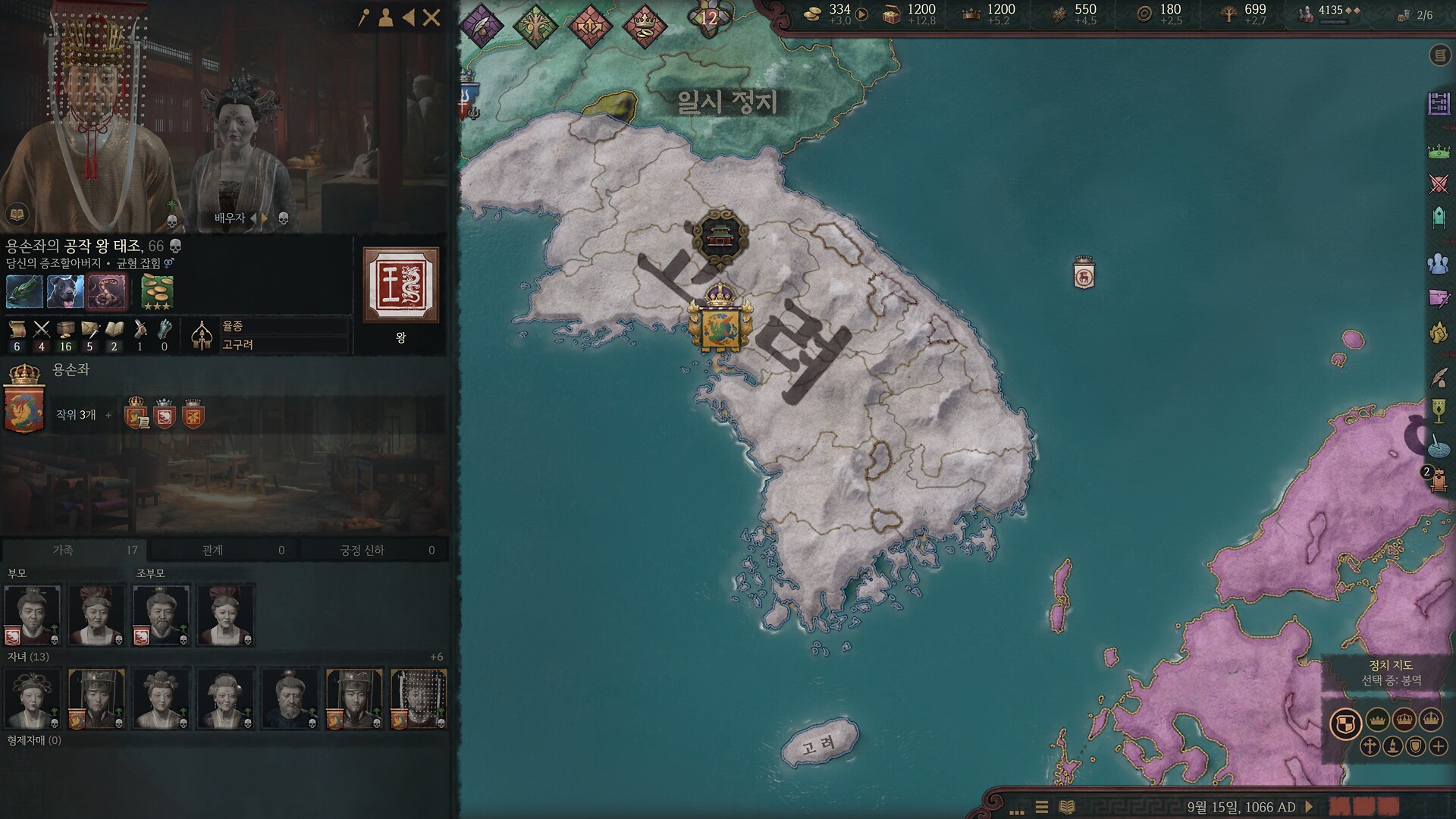The image size is (1456, 819).
Task: Click the red 왕 dynasty seal emblem
Action: pos(400,285)
